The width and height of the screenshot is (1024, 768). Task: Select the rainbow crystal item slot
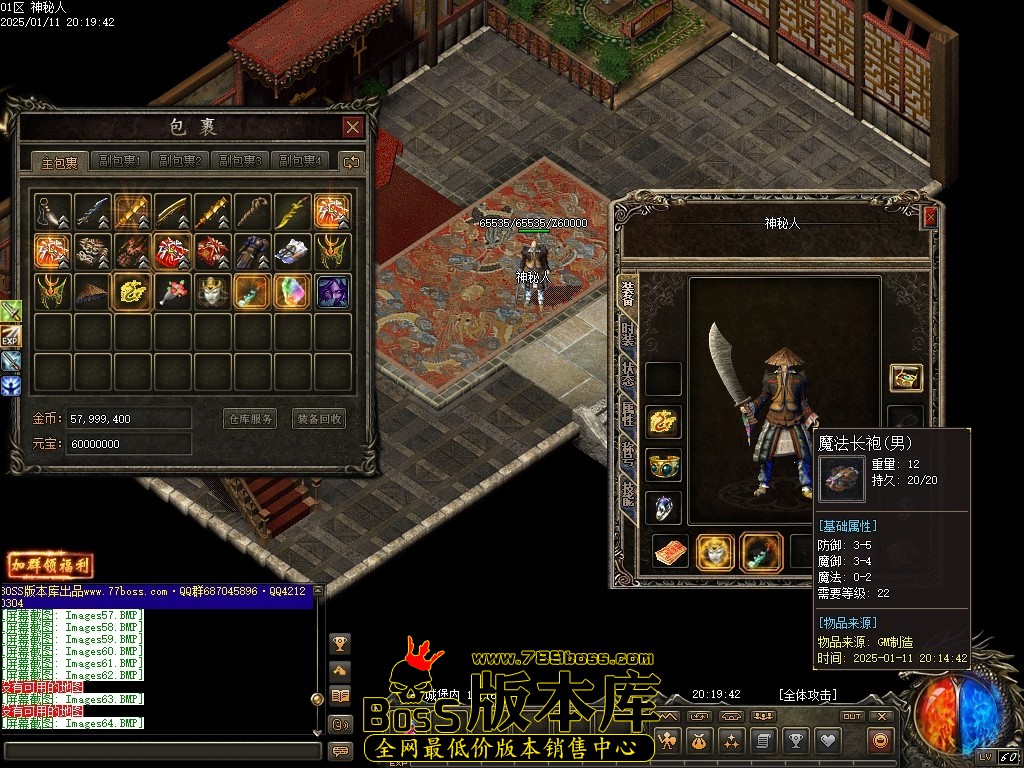[x=292, y=291]
